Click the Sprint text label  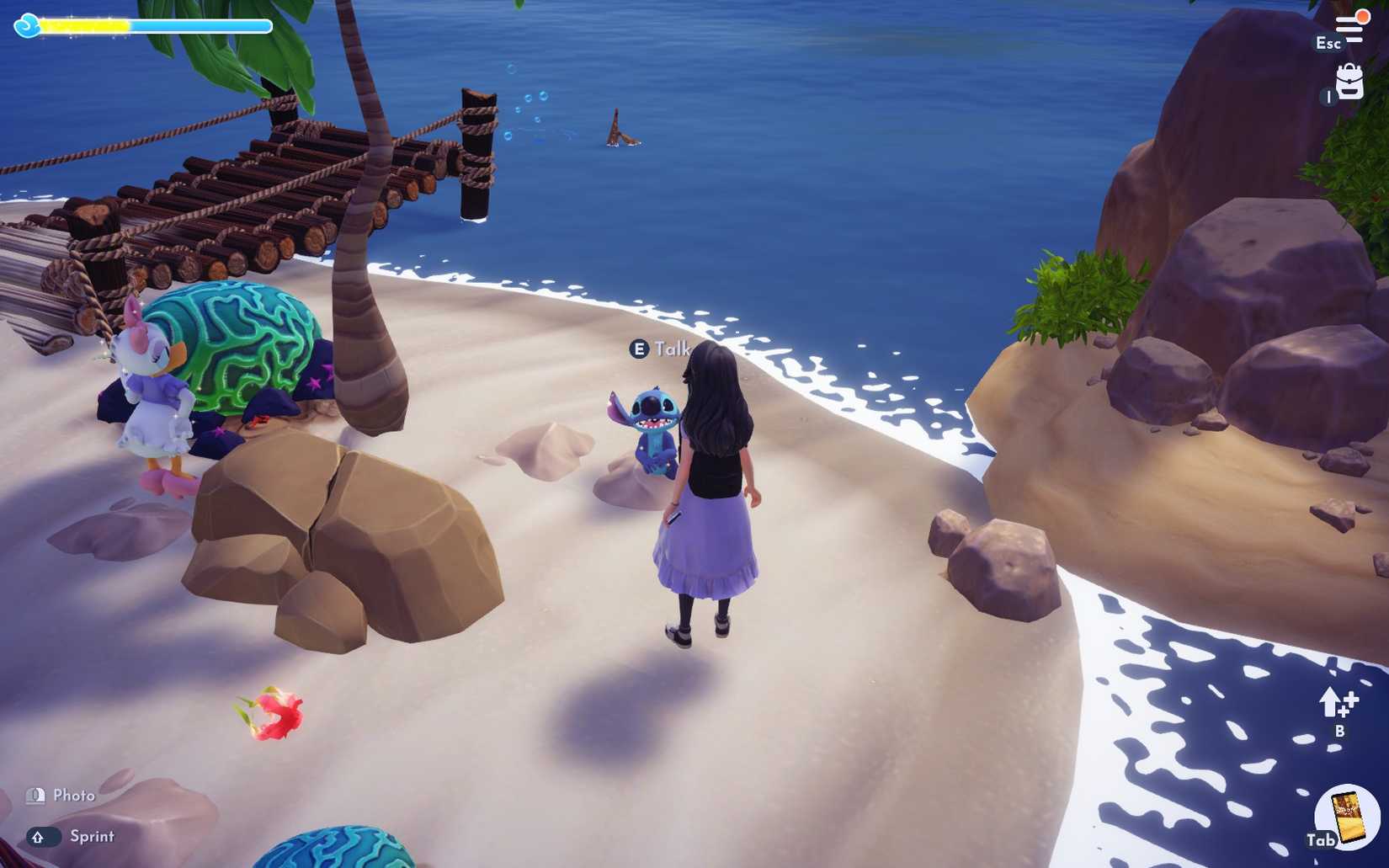click(x=93, y=837)
